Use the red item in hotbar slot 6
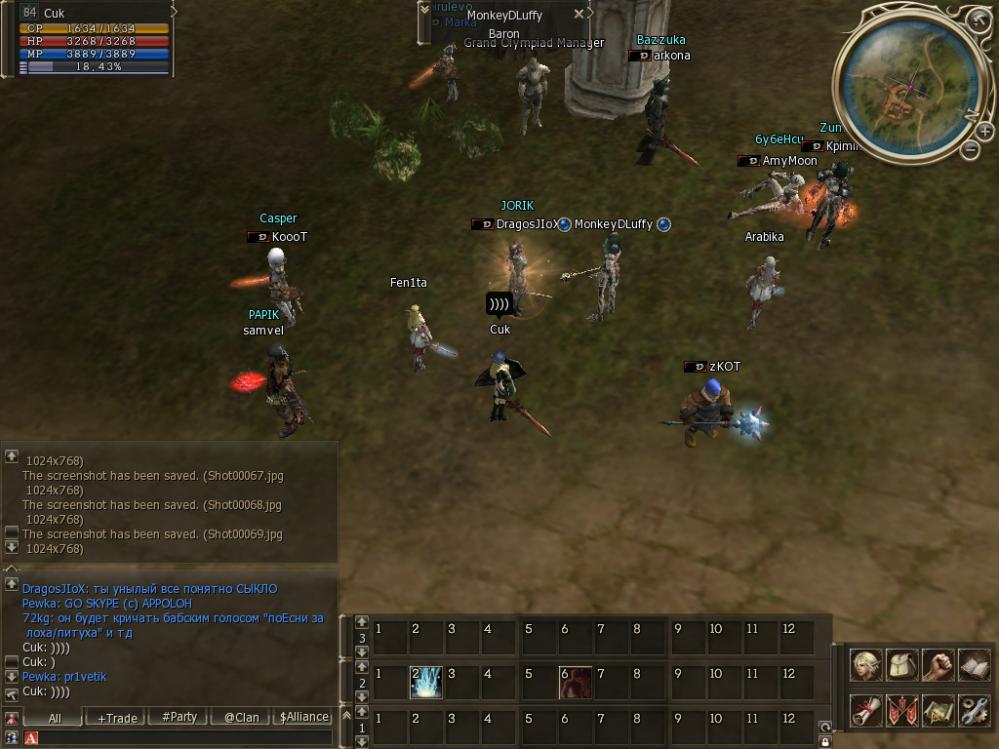Viewport: 999px width, 749px height. coord(576,682)
